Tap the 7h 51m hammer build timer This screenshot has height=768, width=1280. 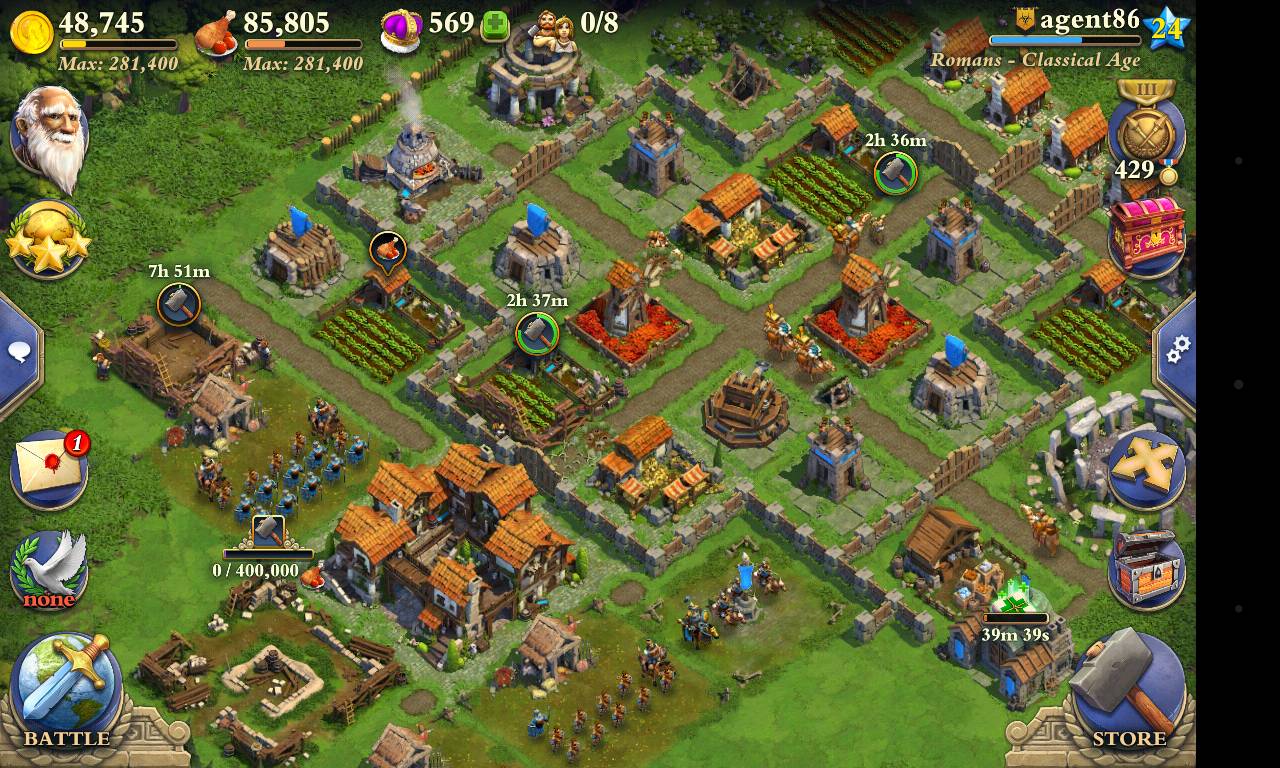[x=179, y=304]
